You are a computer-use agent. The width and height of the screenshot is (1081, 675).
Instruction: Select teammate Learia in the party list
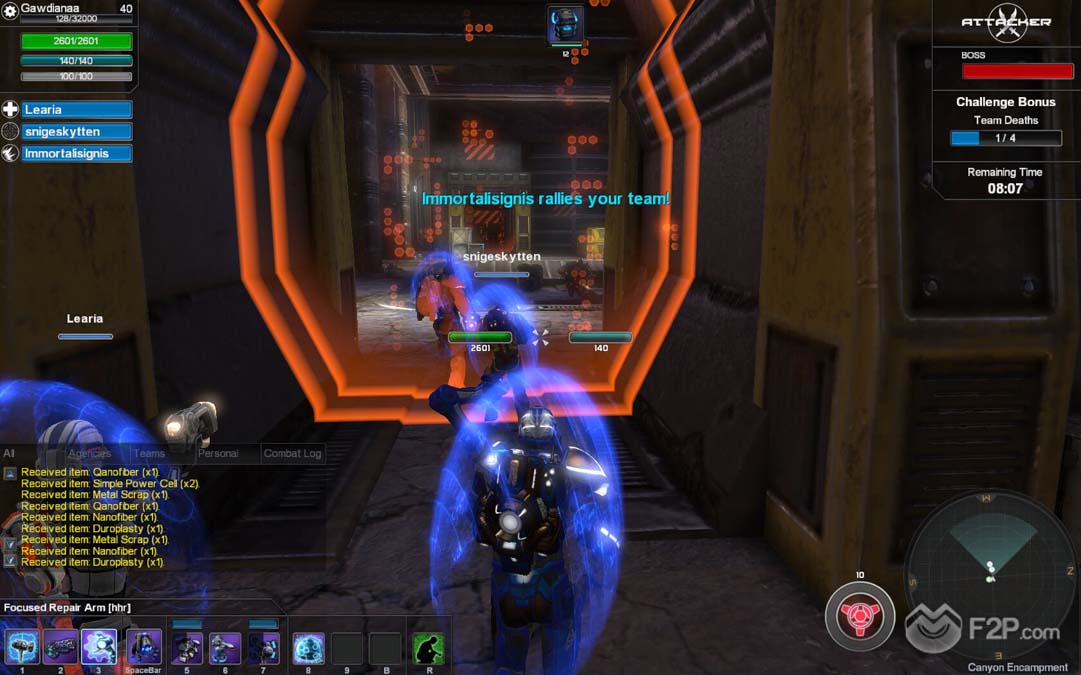click(x=77, y=110)
